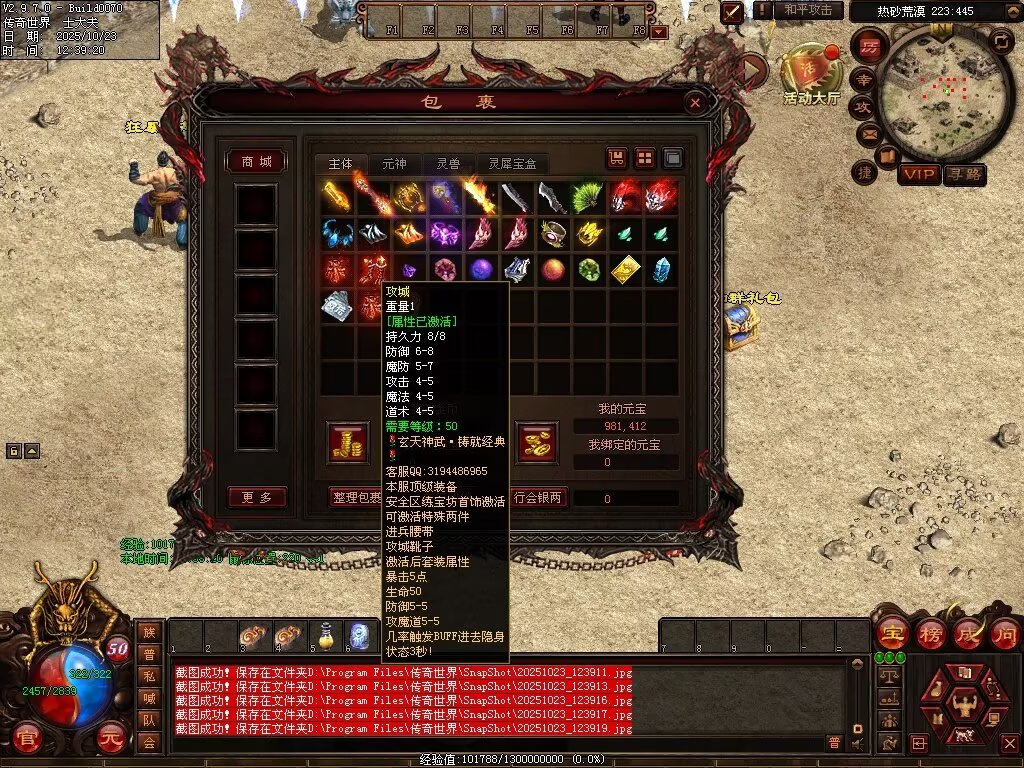
Task: Toggle the 和平攻击 attack mode
Action: click(x=808, y=11)
